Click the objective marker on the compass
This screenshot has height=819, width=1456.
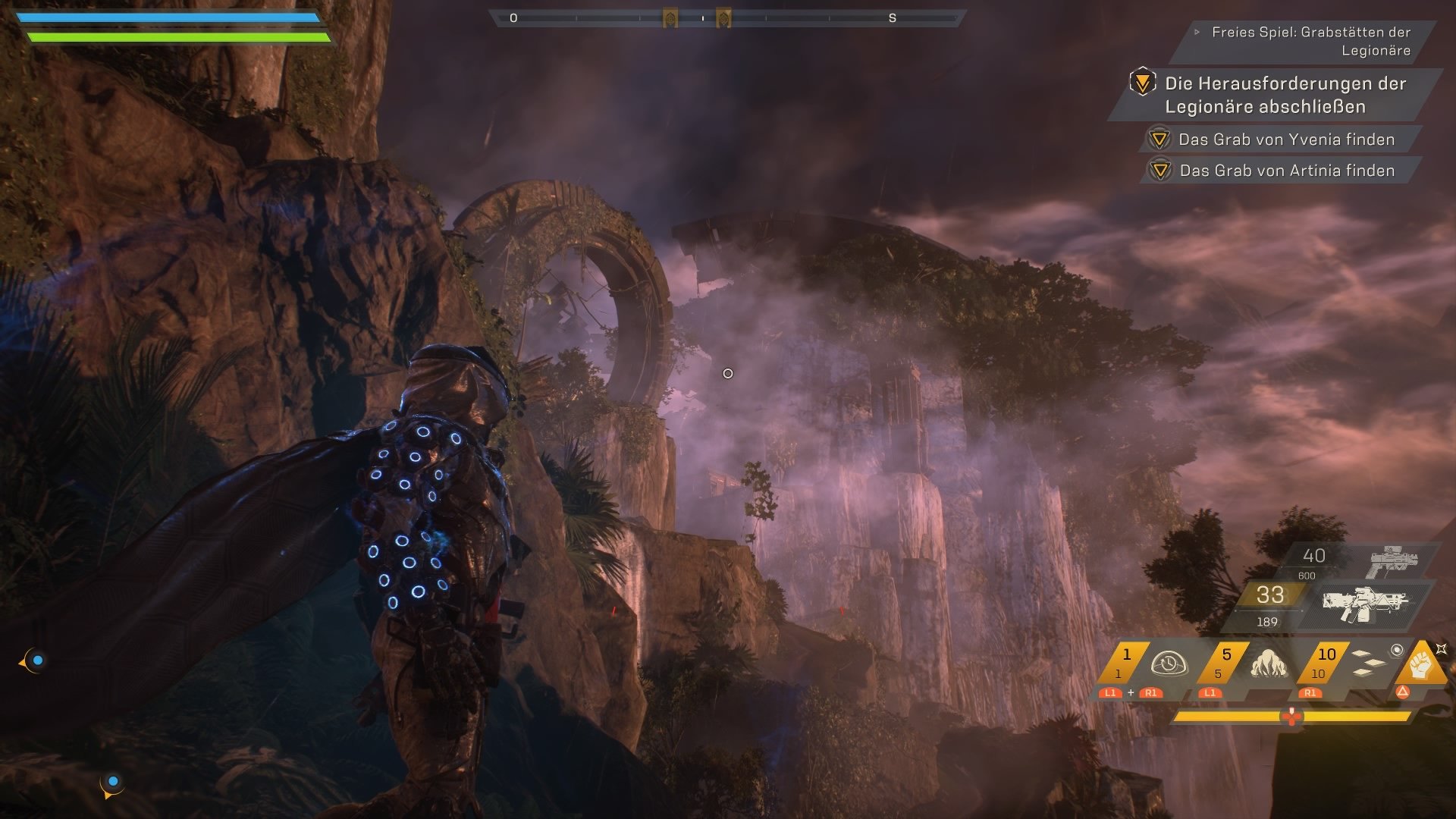click(670, 16)
